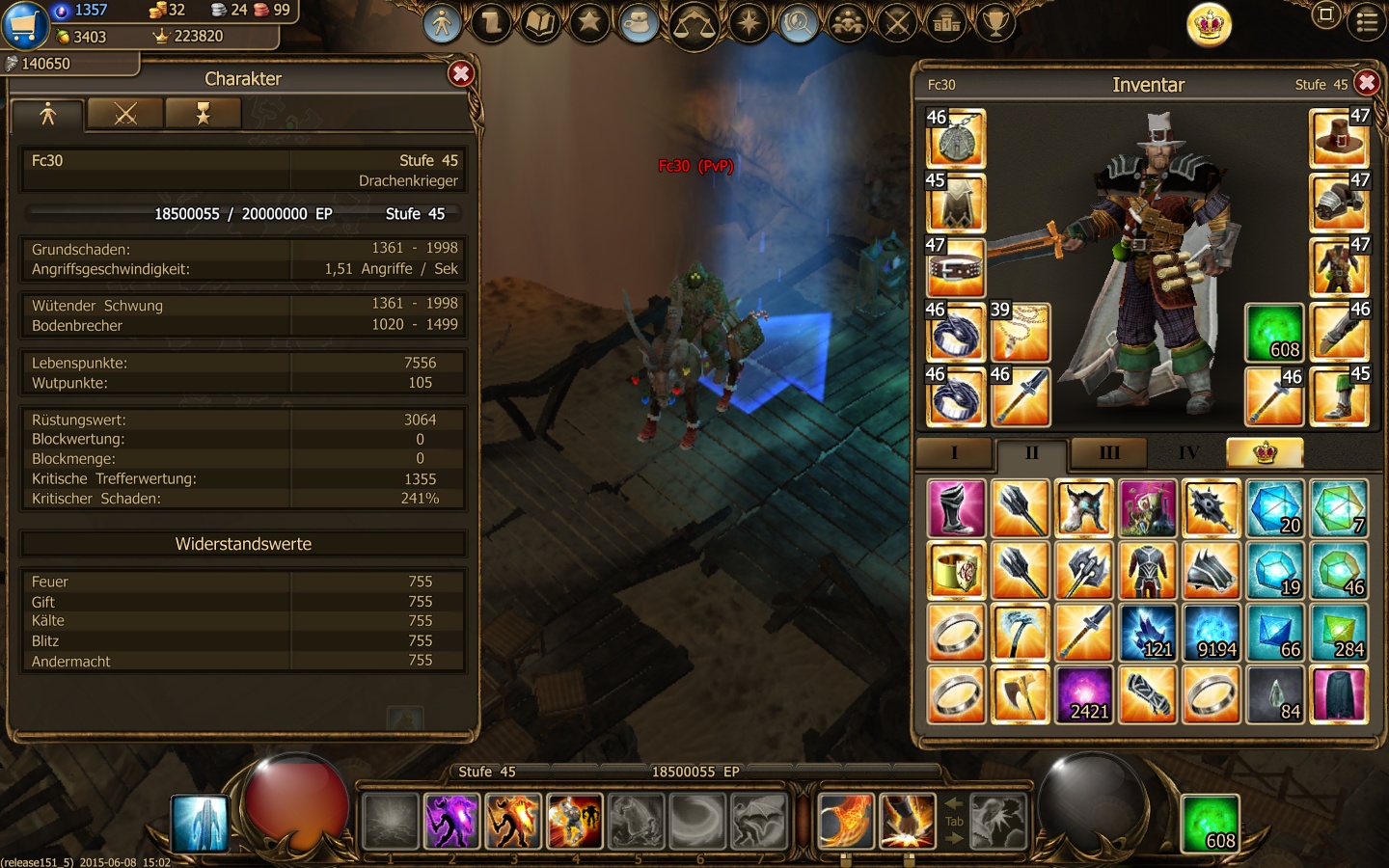Open the trophy tab in Charakter panel
Image resolution: width=1389 pixels, height=868 pixels.
[x=203, y=115]
